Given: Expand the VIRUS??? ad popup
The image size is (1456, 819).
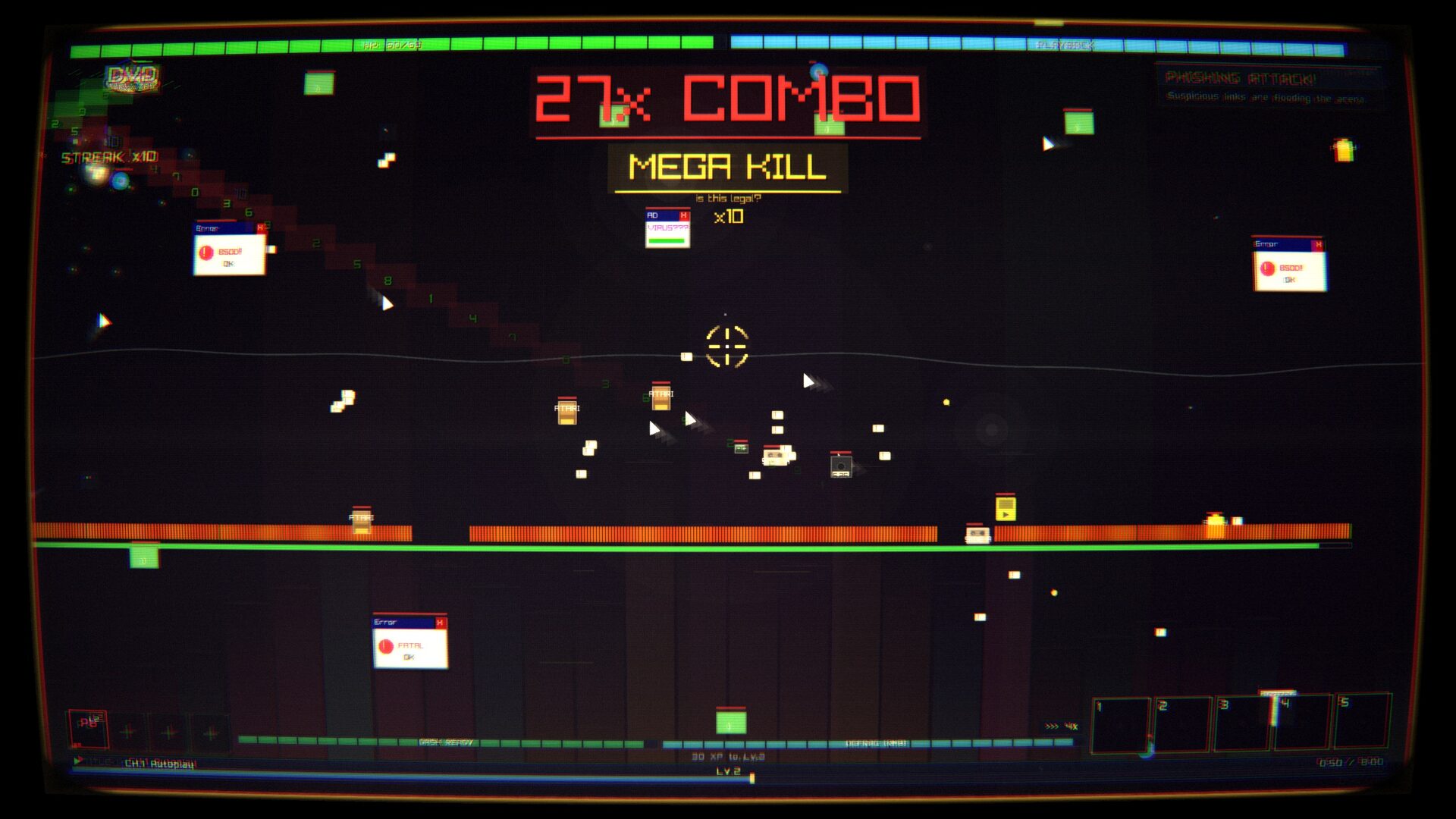Looking at the screenshot, I should [664, 226].
